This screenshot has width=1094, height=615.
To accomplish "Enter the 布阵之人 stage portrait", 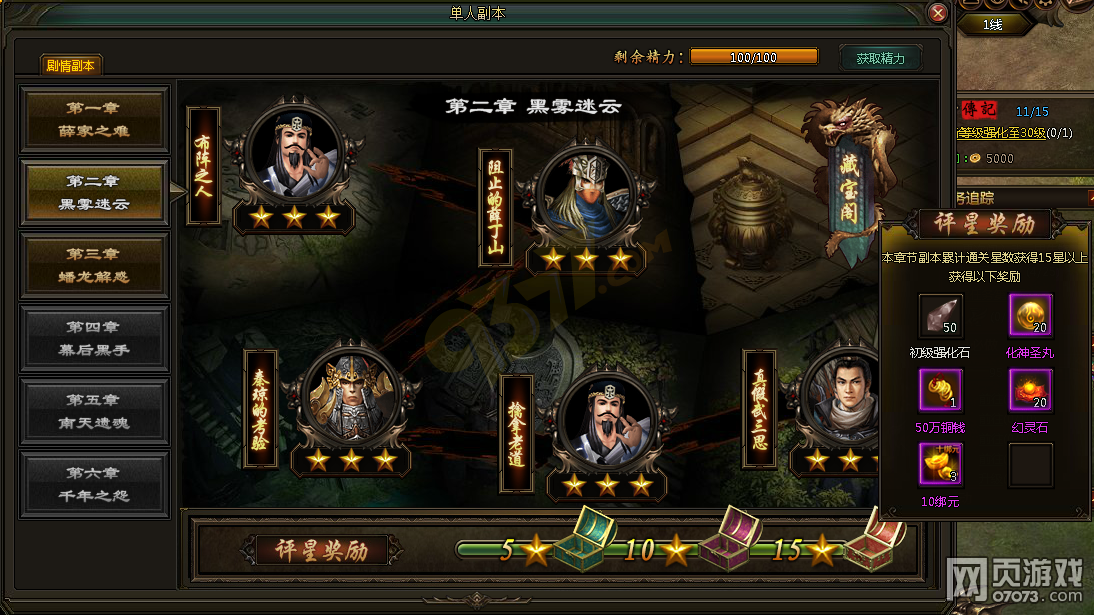I will coord(294,153).
